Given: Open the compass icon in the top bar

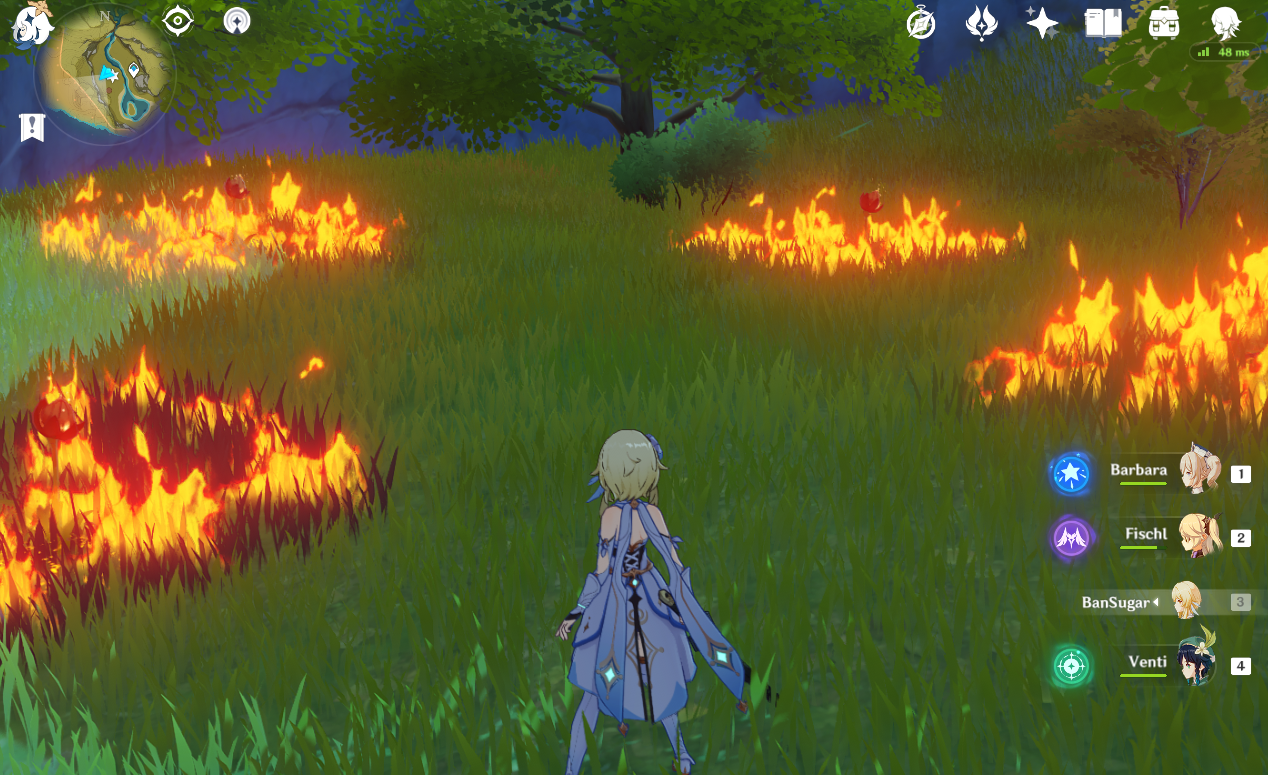Looking at the screenshot, I should [x=920, y=23].
